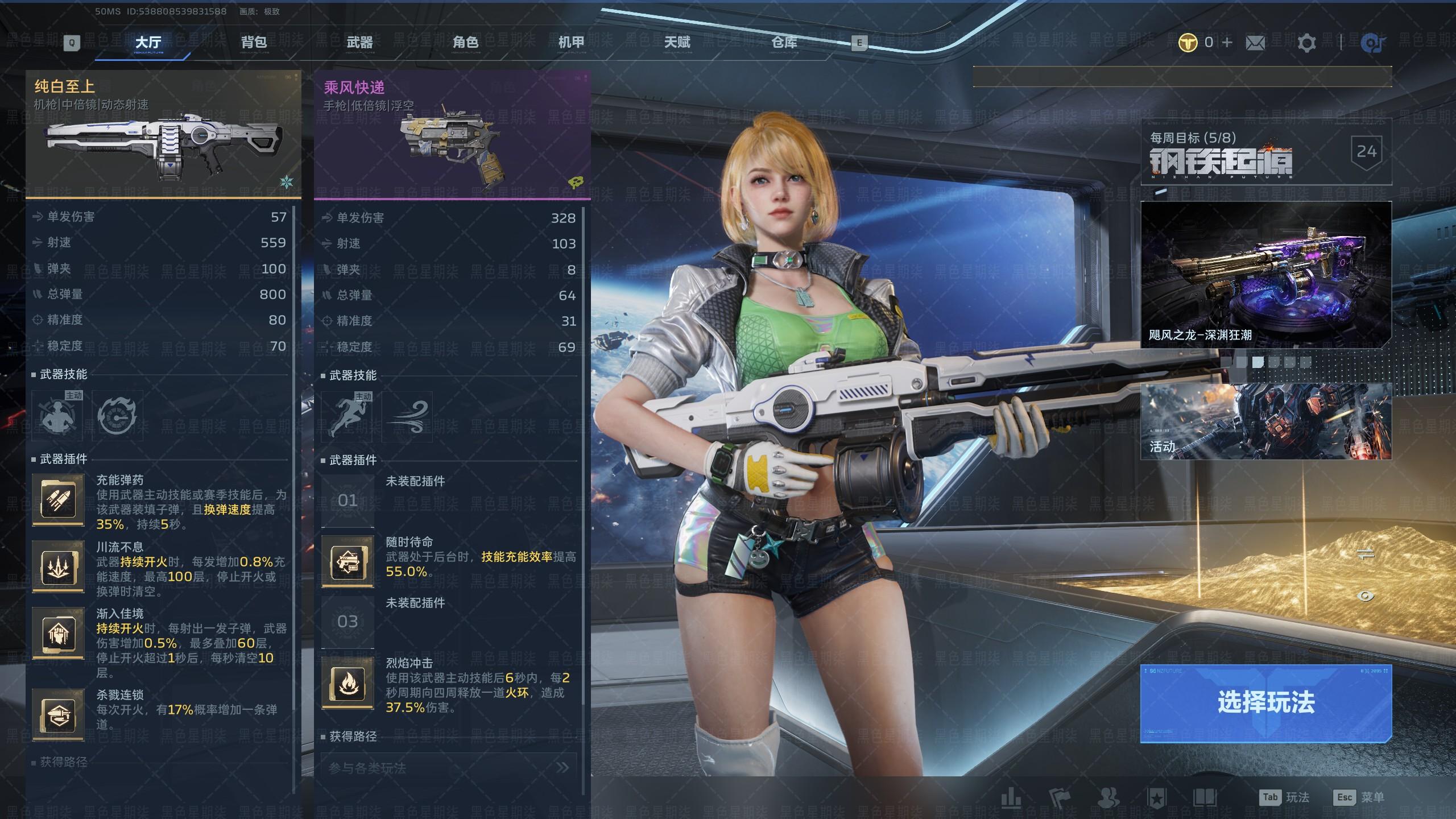
Task: Open the friends icon in bottom bar
Action: pos(1107,798)
